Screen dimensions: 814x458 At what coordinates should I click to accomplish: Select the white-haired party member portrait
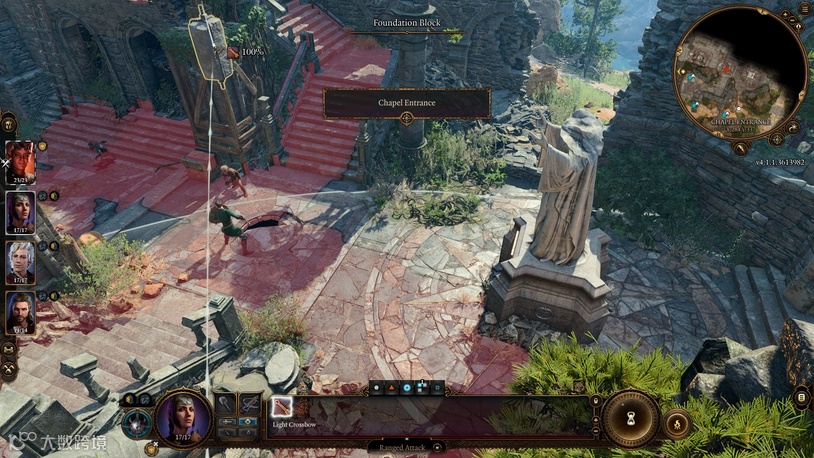pyautogui.click(x=21, y=262)
